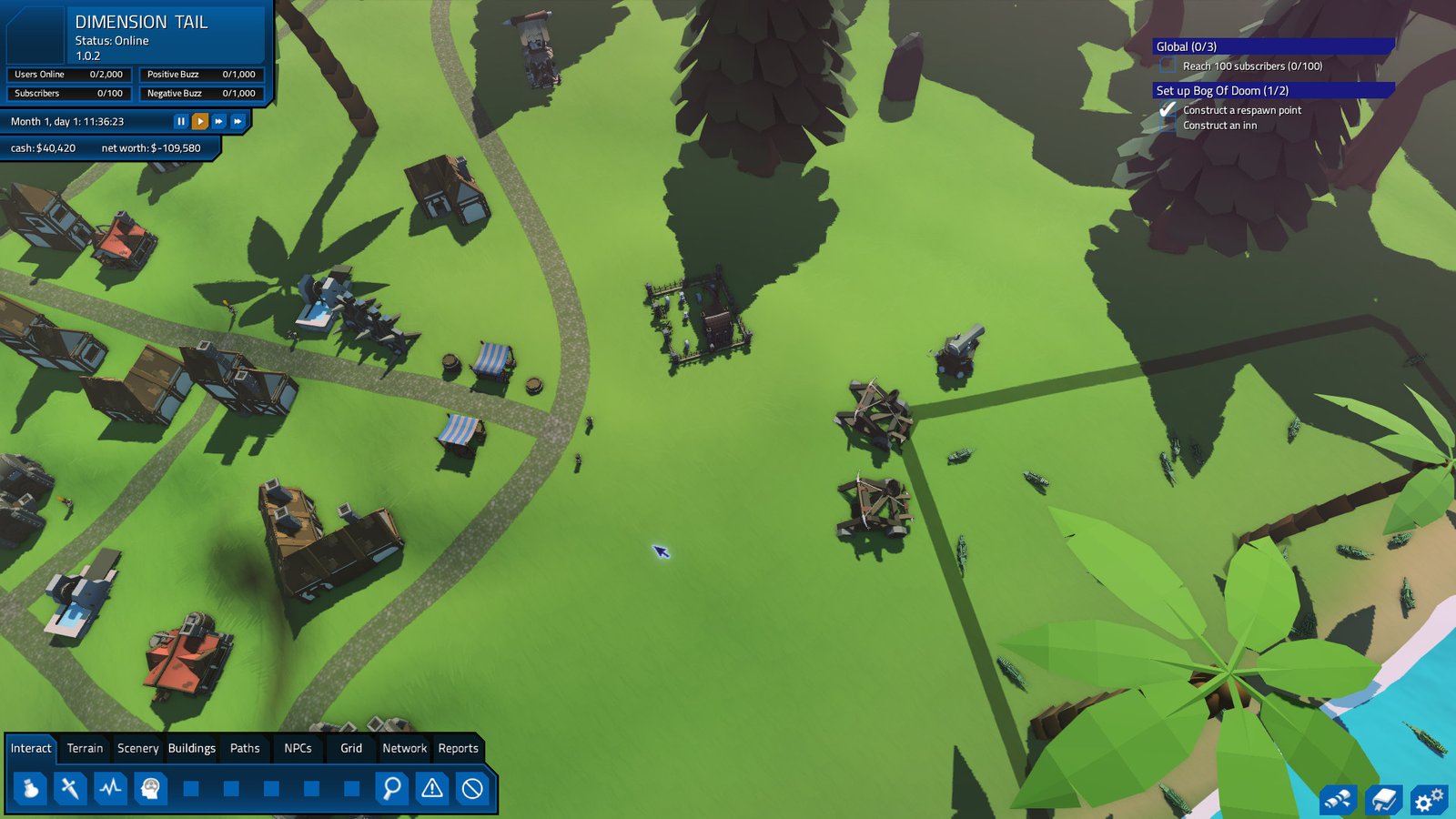Uncheck the Construct a respawn point objective

[x=1168, y=109]
